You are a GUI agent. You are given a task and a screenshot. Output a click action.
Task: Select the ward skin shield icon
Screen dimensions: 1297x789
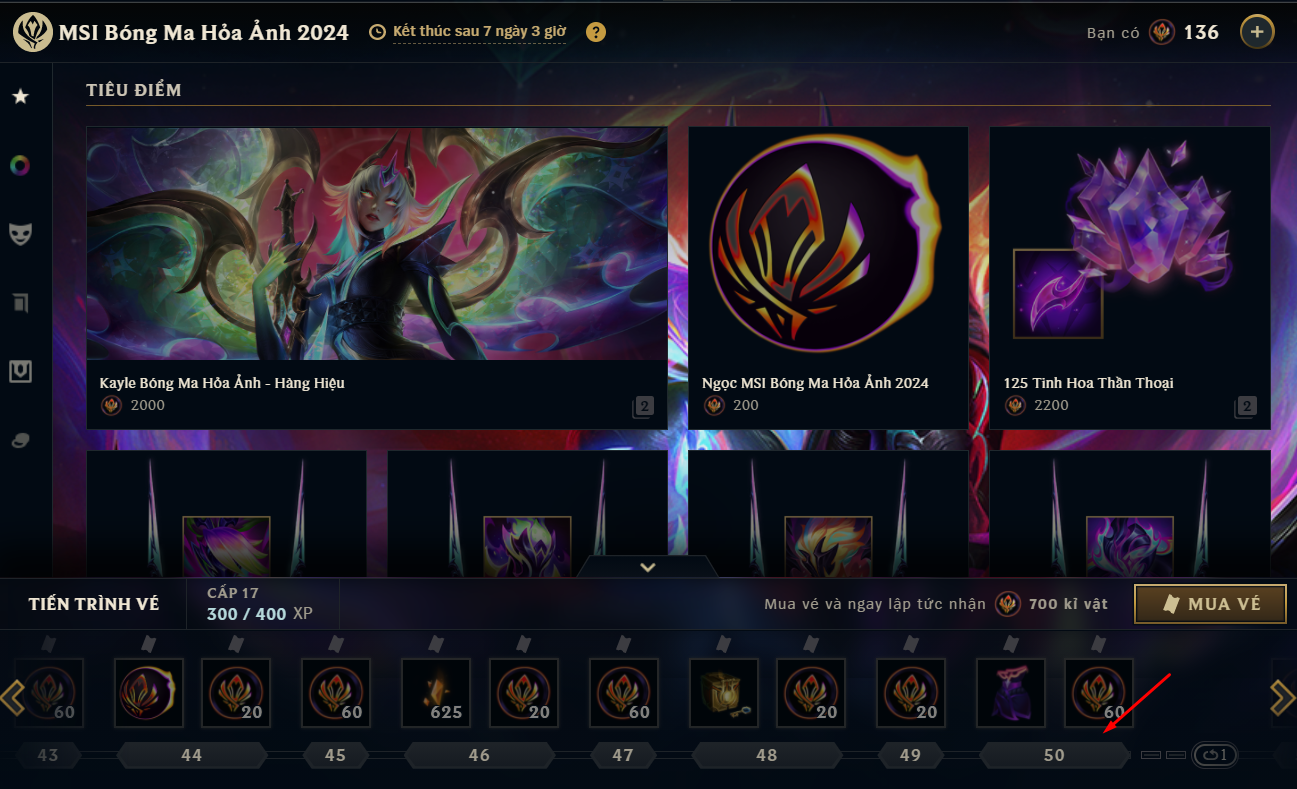[21, 371]
